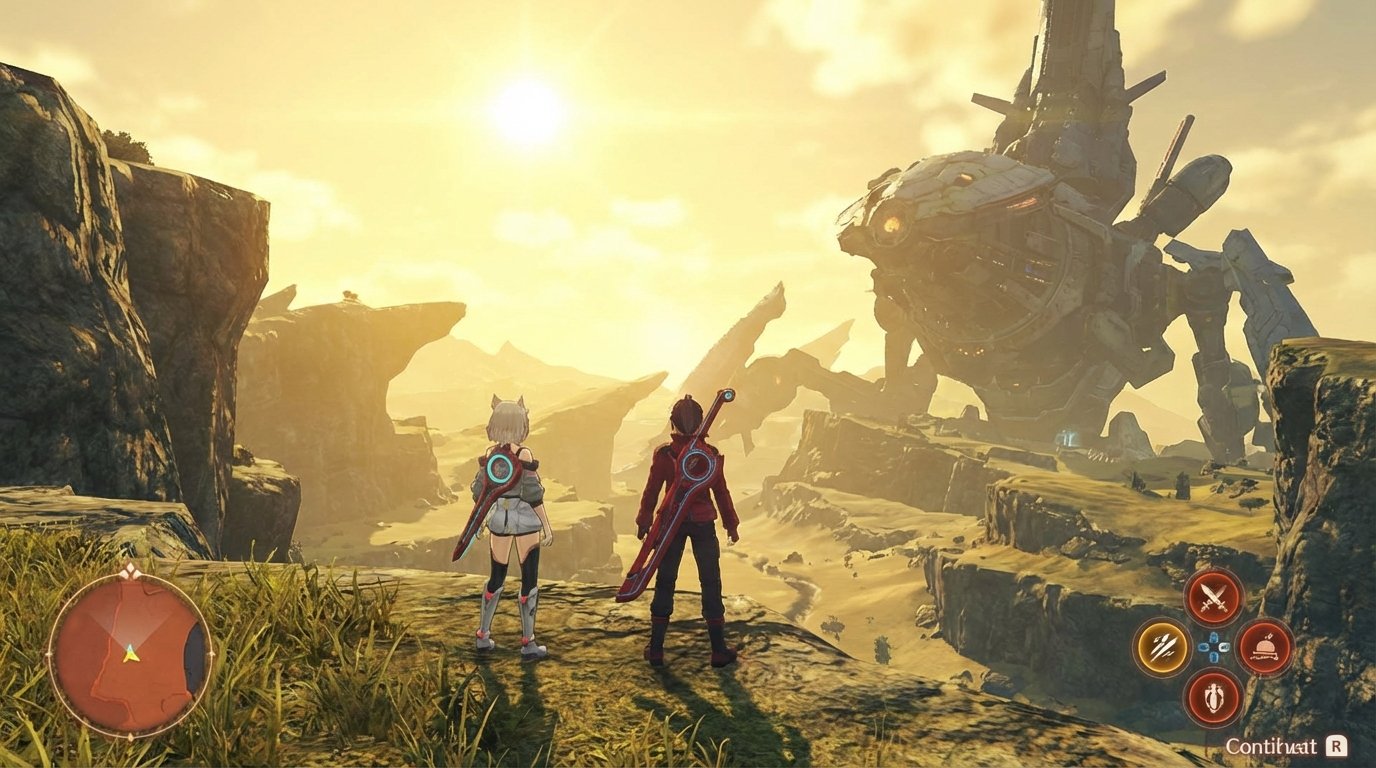The height and width of the screenshot is (768, 1376).
Task: Click the d-pad center indicator
Action: pos(1213,647)
